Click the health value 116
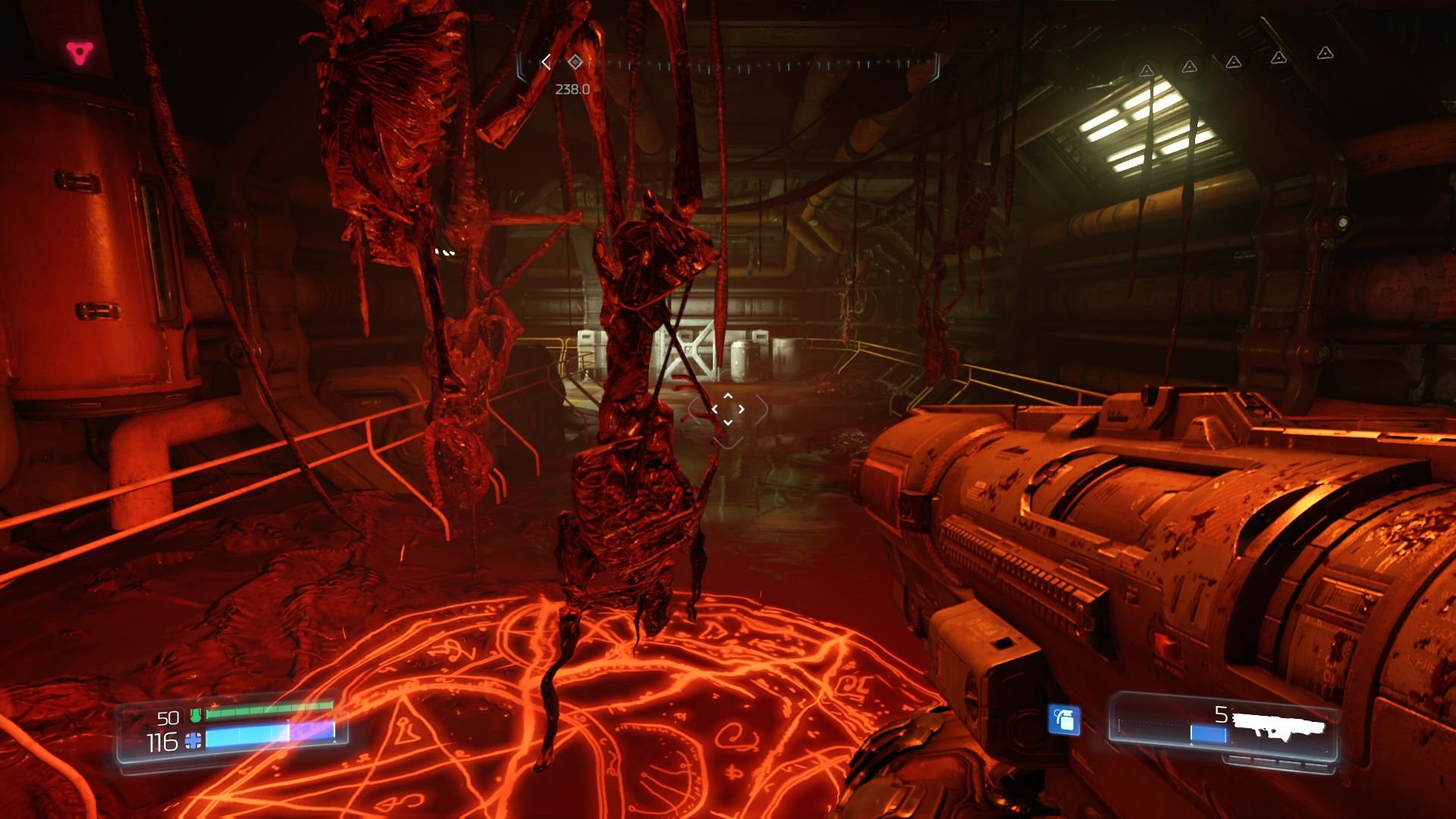The image size is (1456, 819). pyautogui.click(x=162, y=741)
